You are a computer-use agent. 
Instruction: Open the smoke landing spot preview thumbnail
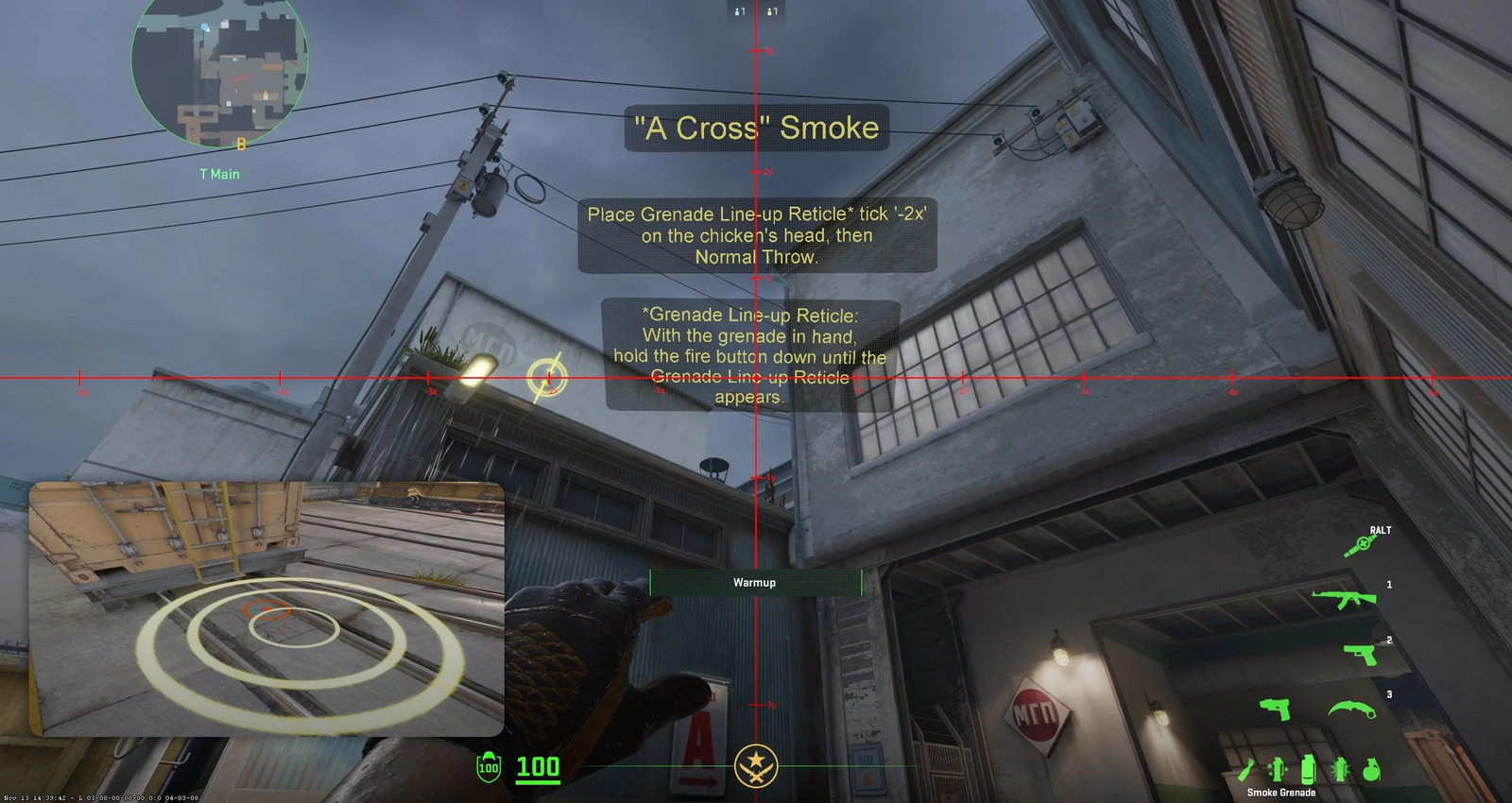[x=266, y=609]
